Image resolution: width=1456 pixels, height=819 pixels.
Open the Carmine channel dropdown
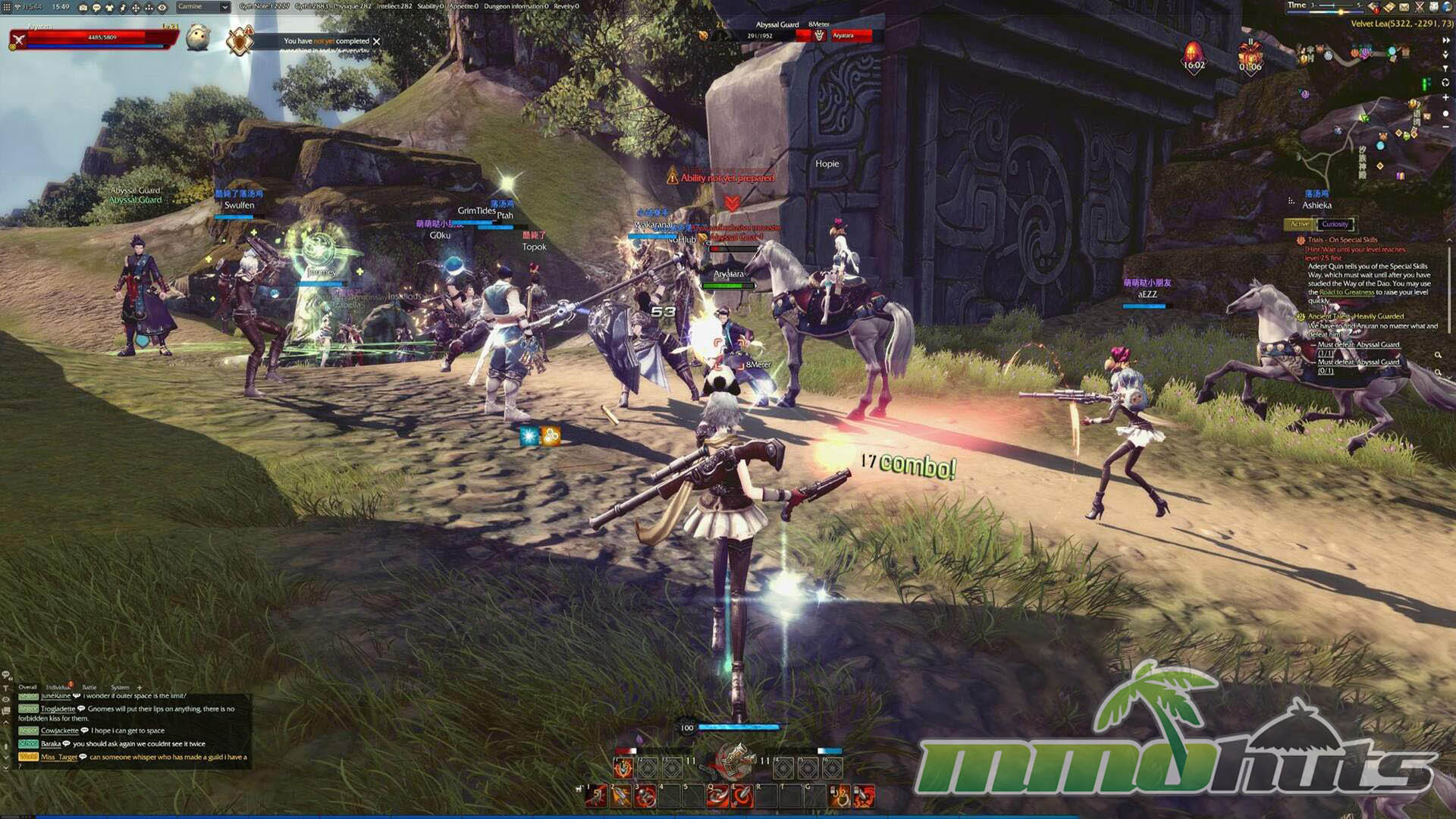(224, 7)
